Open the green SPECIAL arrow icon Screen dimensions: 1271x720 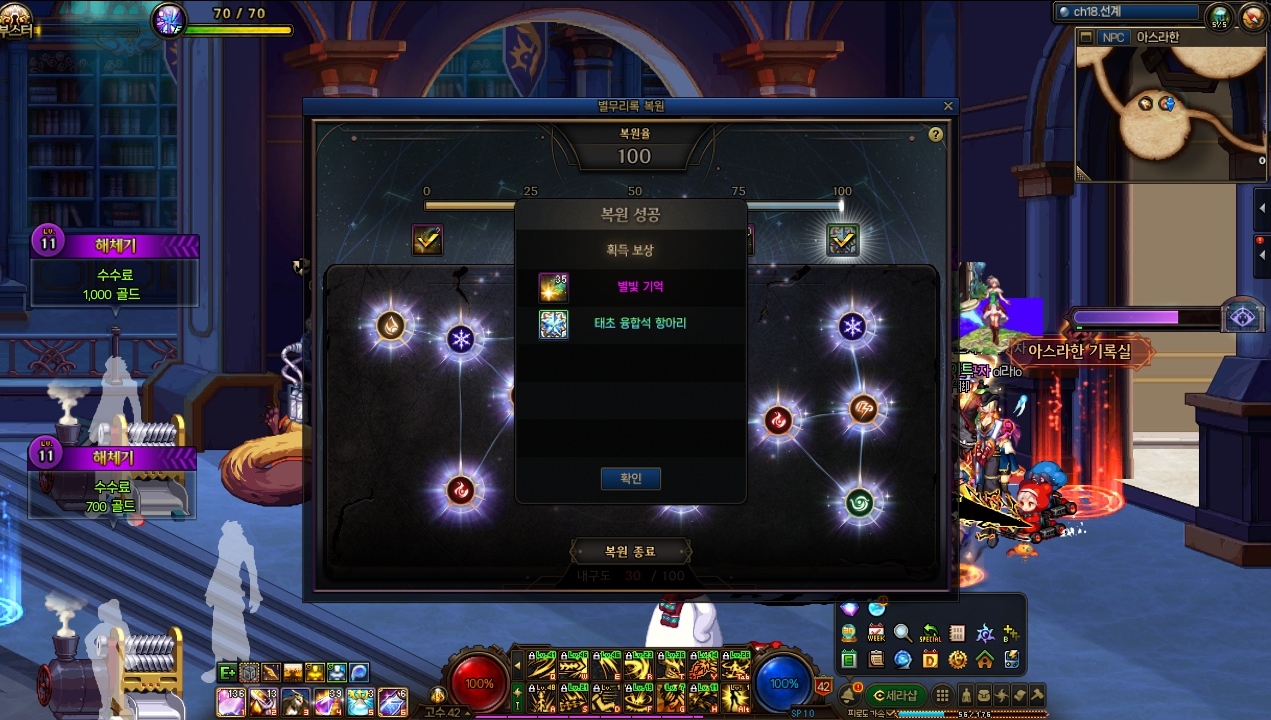coord(930,633)
